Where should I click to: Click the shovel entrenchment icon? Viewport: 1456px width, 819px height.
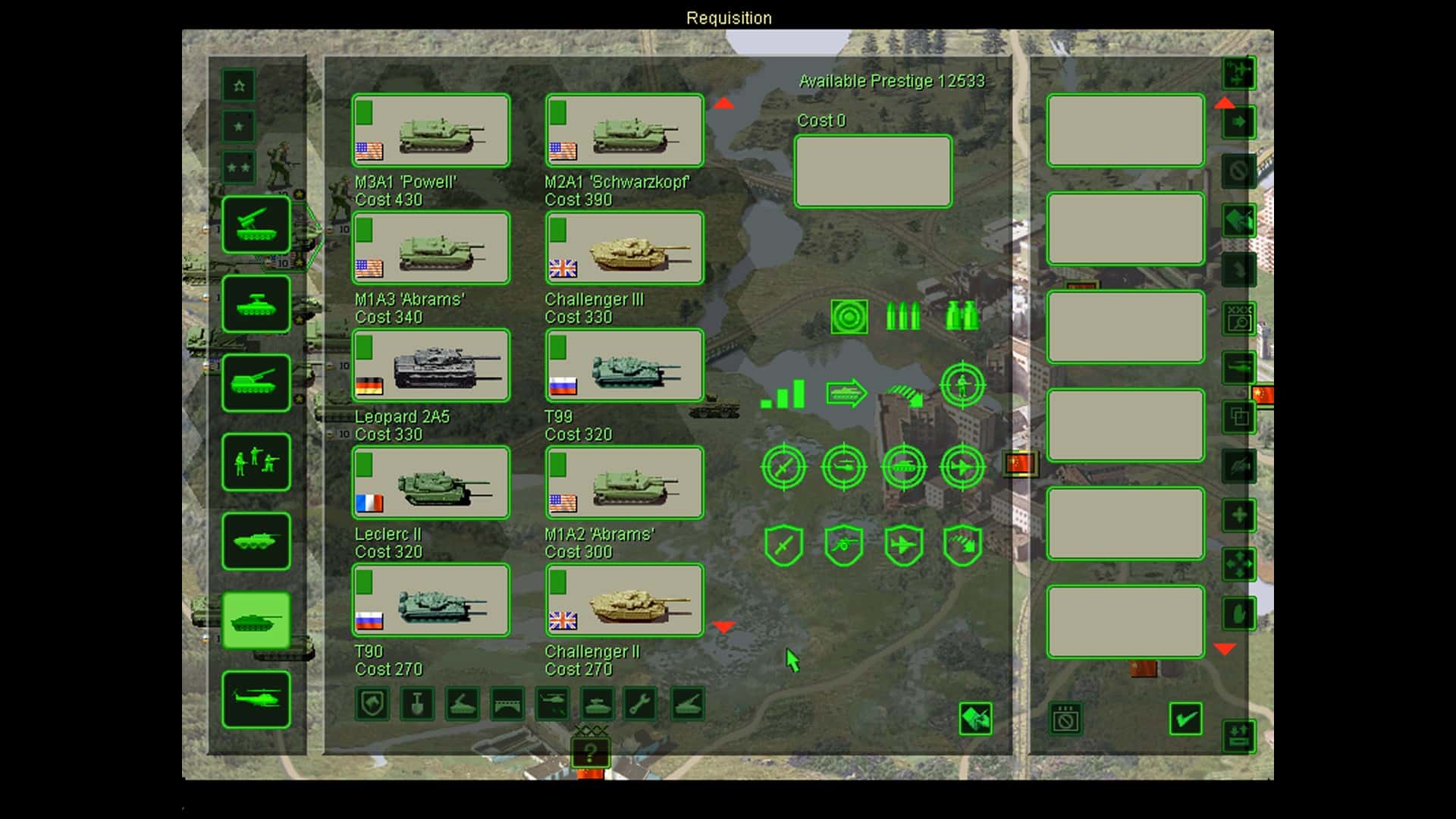(418, 704)
